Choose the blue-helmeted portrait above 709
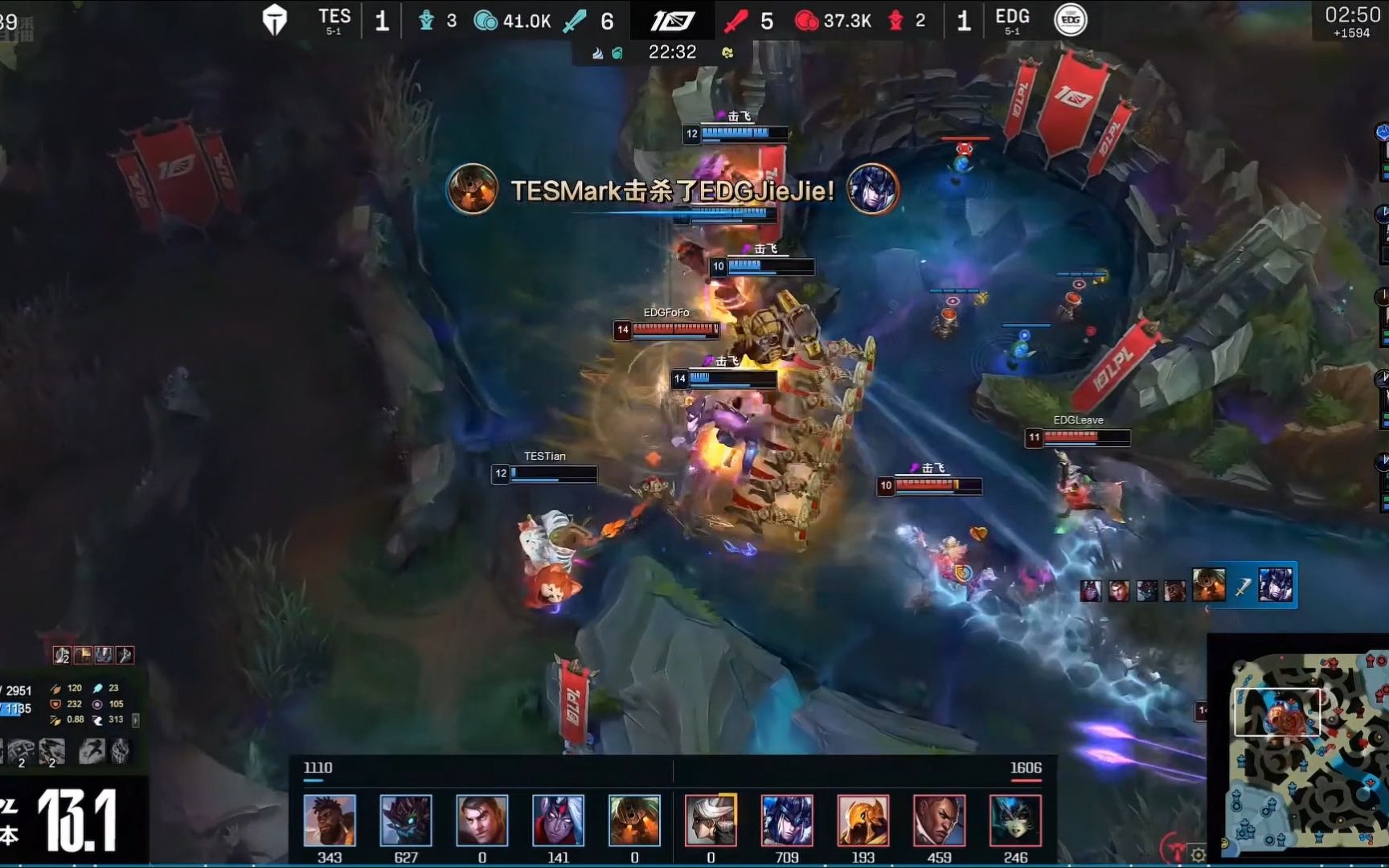The height and width of the screenshot is (868, 1389). tap(787, 820)
